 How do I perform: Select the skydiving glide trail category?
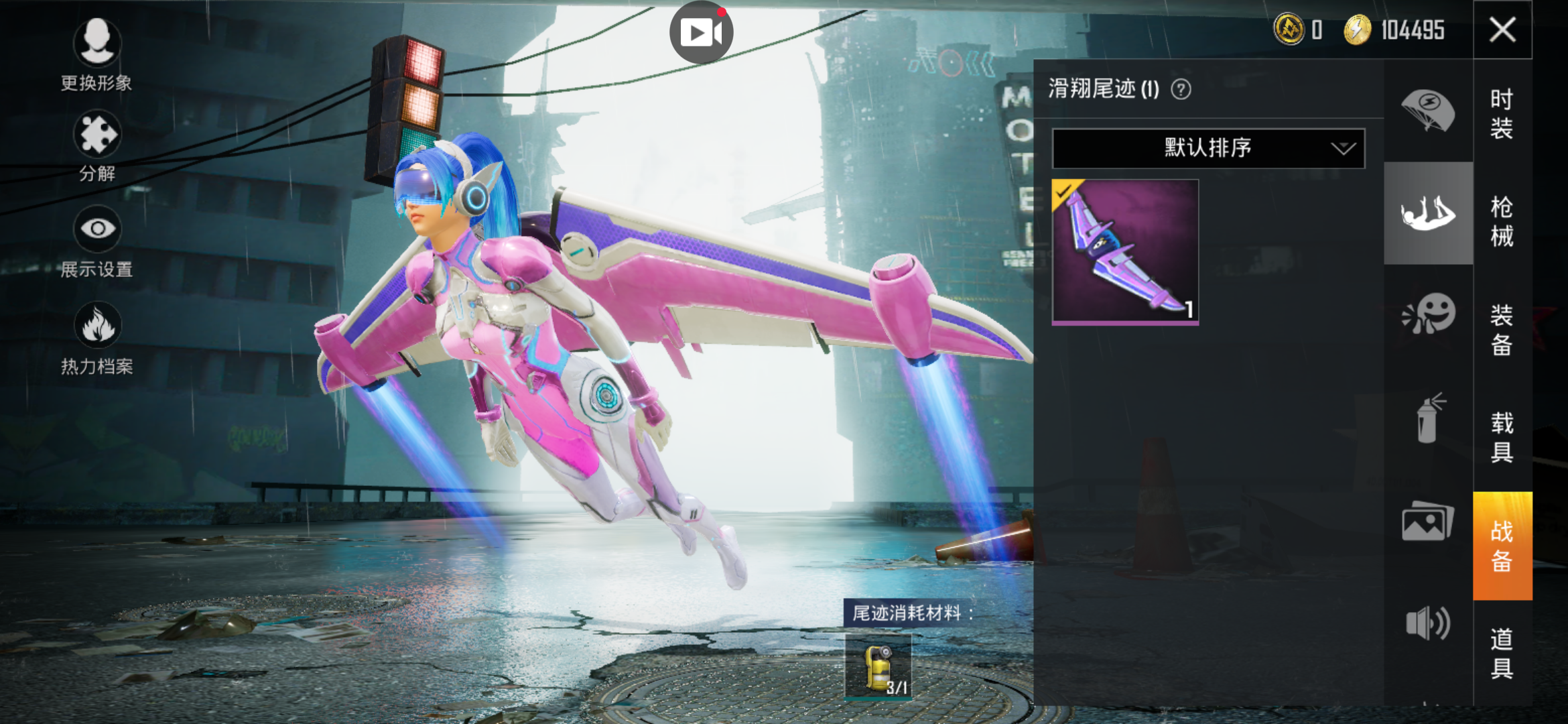click(x=1428, y=213)
